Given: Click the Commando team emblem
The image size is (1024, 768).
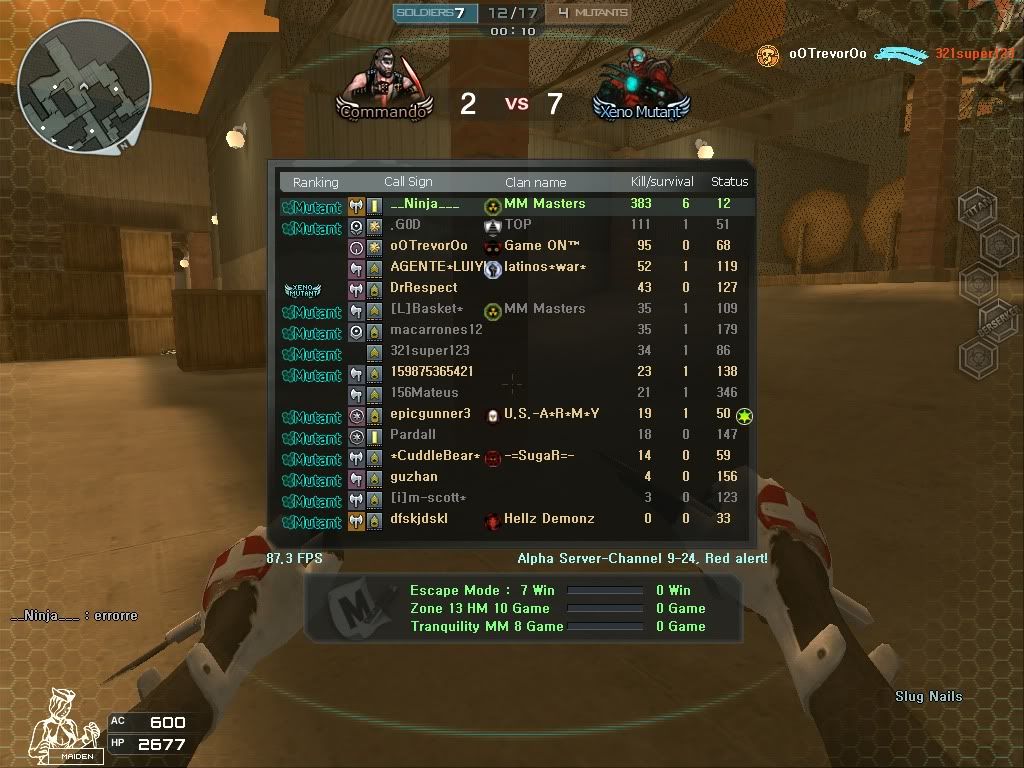Looking at the screenshot, I should (x=385, y=86).
